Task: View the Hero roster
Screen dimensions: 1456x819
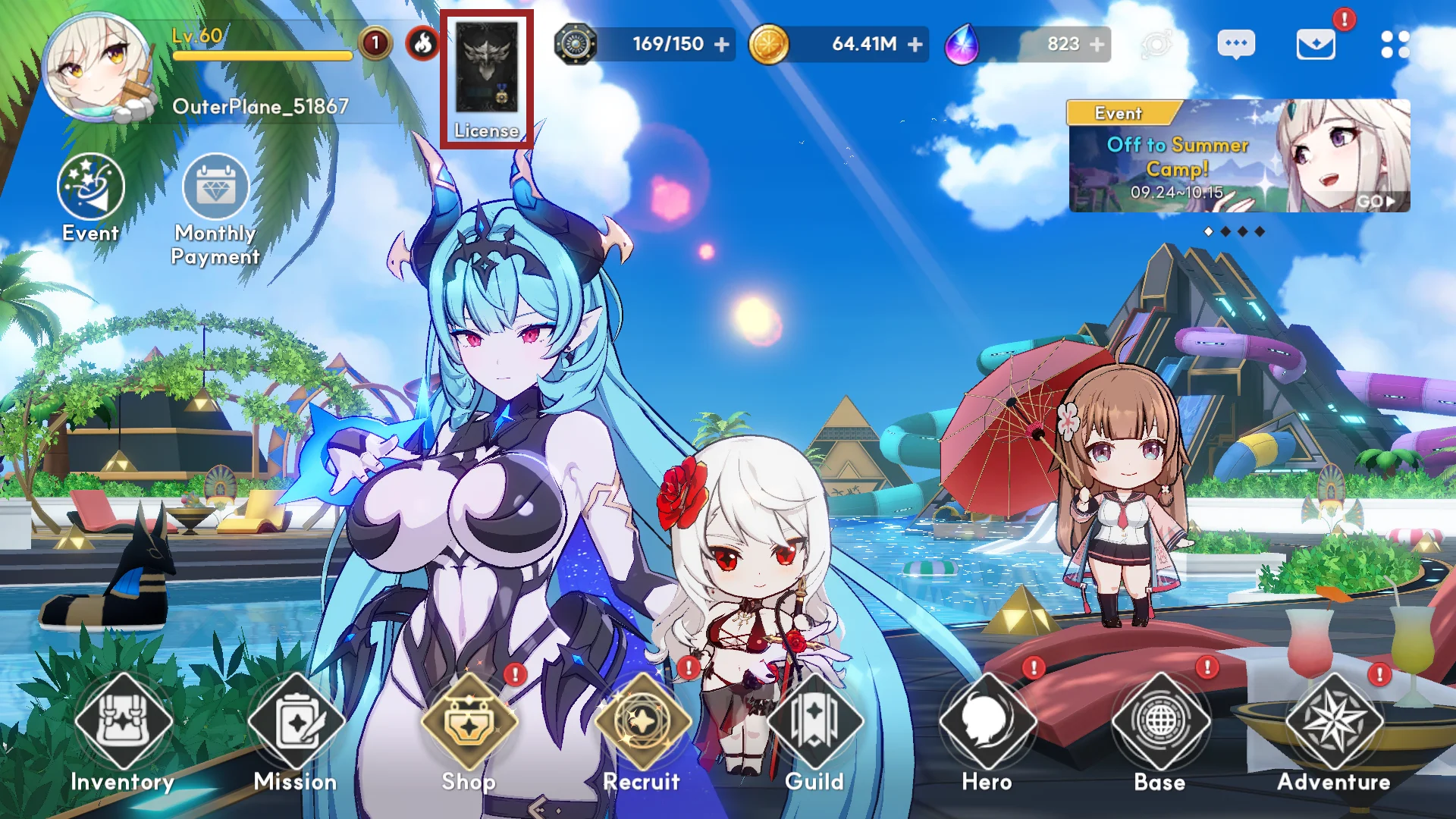Action: click(x=987, y=724)
